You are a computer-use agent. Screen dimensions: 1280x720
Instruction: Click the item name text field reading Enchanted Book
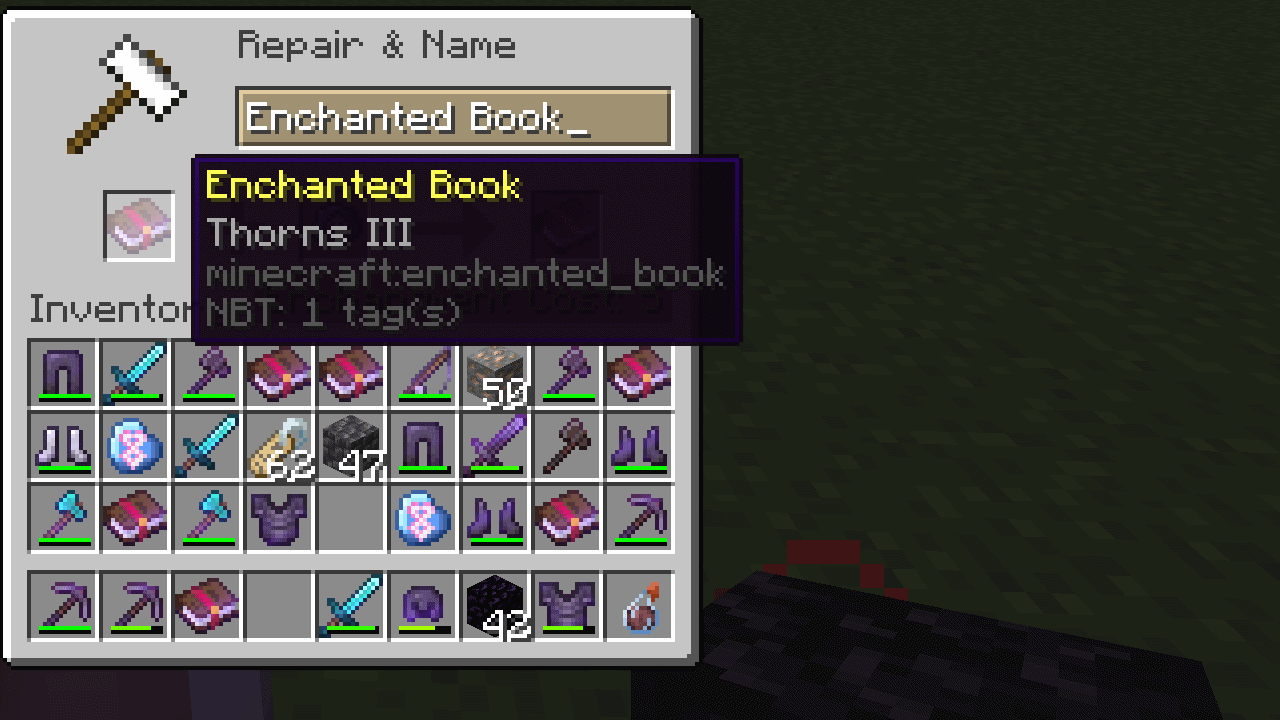pyautogui.click(x=455, y=117)
